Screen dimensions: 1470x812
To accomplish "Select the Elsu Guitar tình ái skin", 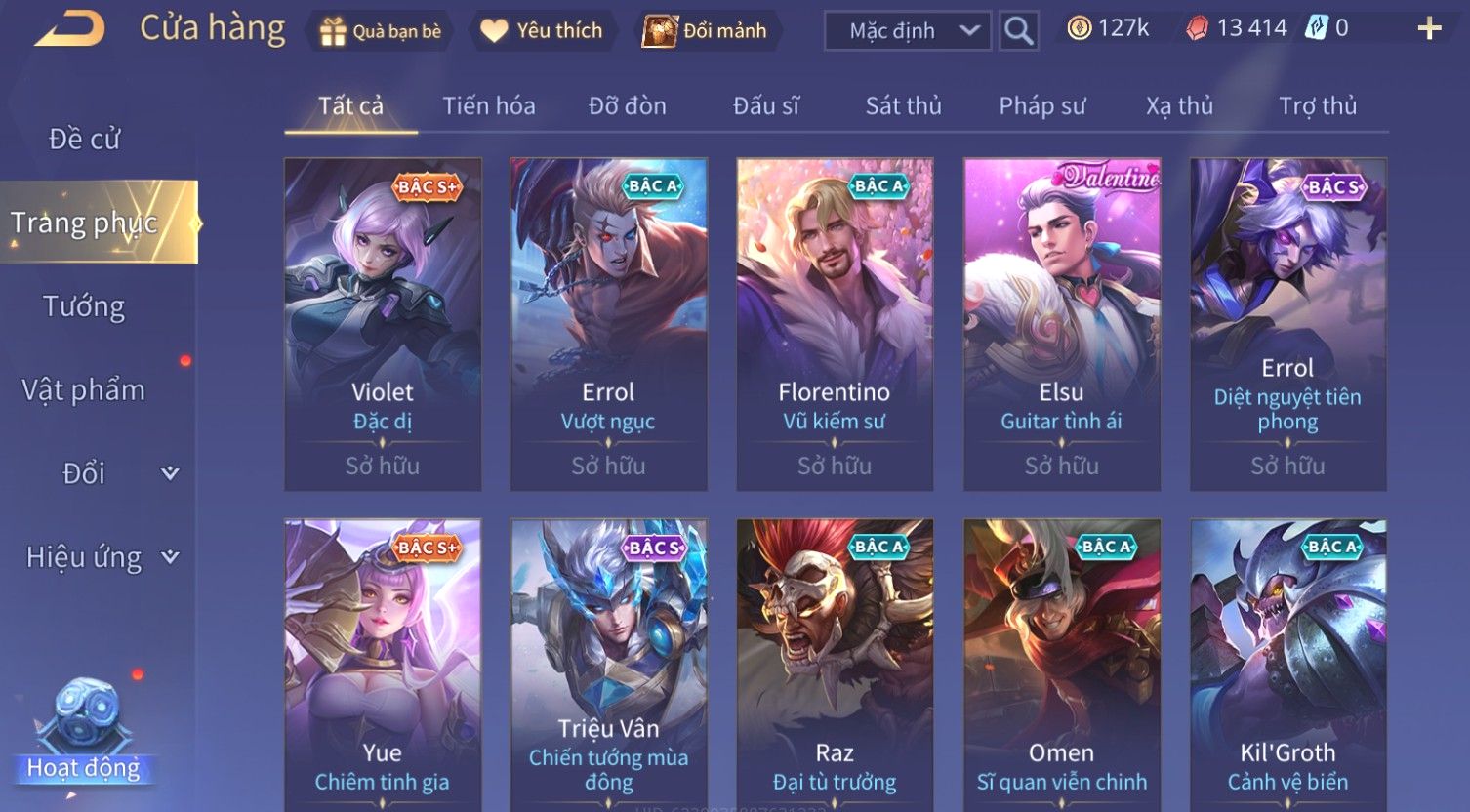I will click(x=1061, y=324).
